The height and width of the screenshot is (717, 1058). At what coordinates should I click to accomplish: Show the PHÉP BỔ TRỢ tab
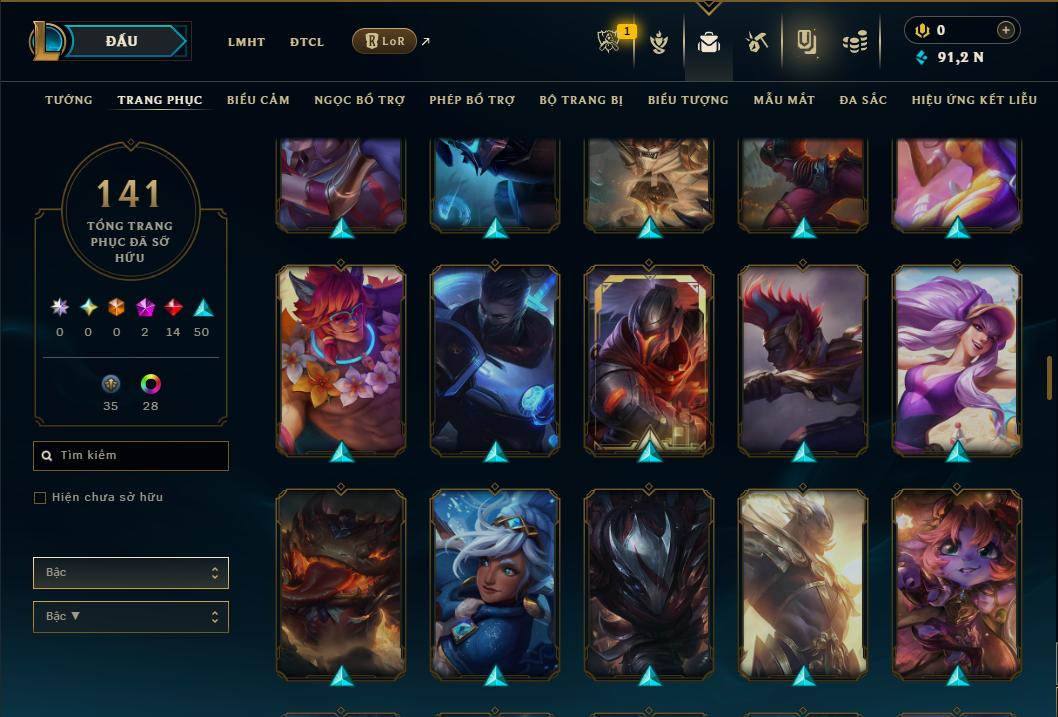point(472,100)
